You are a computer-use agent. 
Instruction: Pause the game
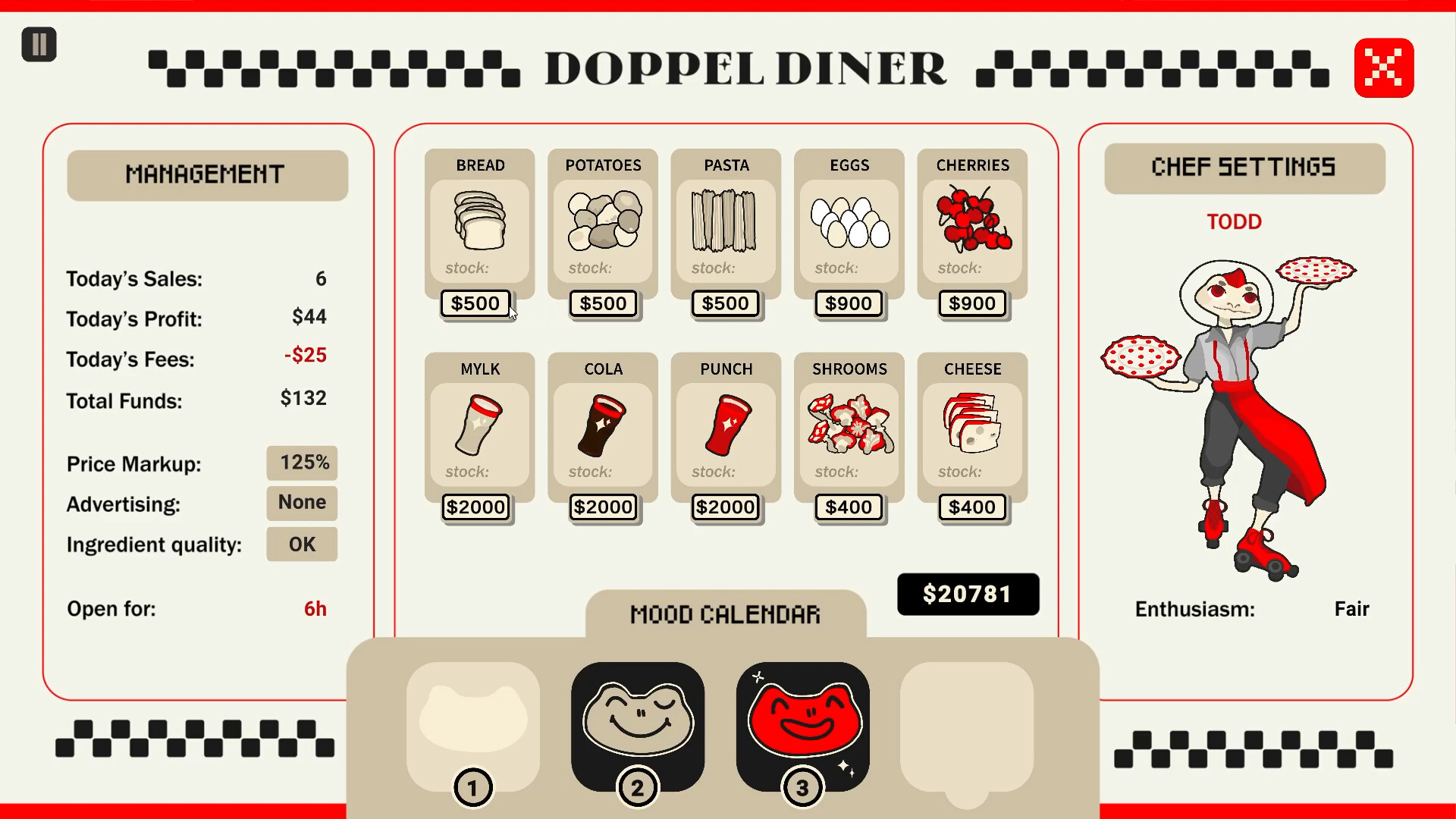[39, 45]
